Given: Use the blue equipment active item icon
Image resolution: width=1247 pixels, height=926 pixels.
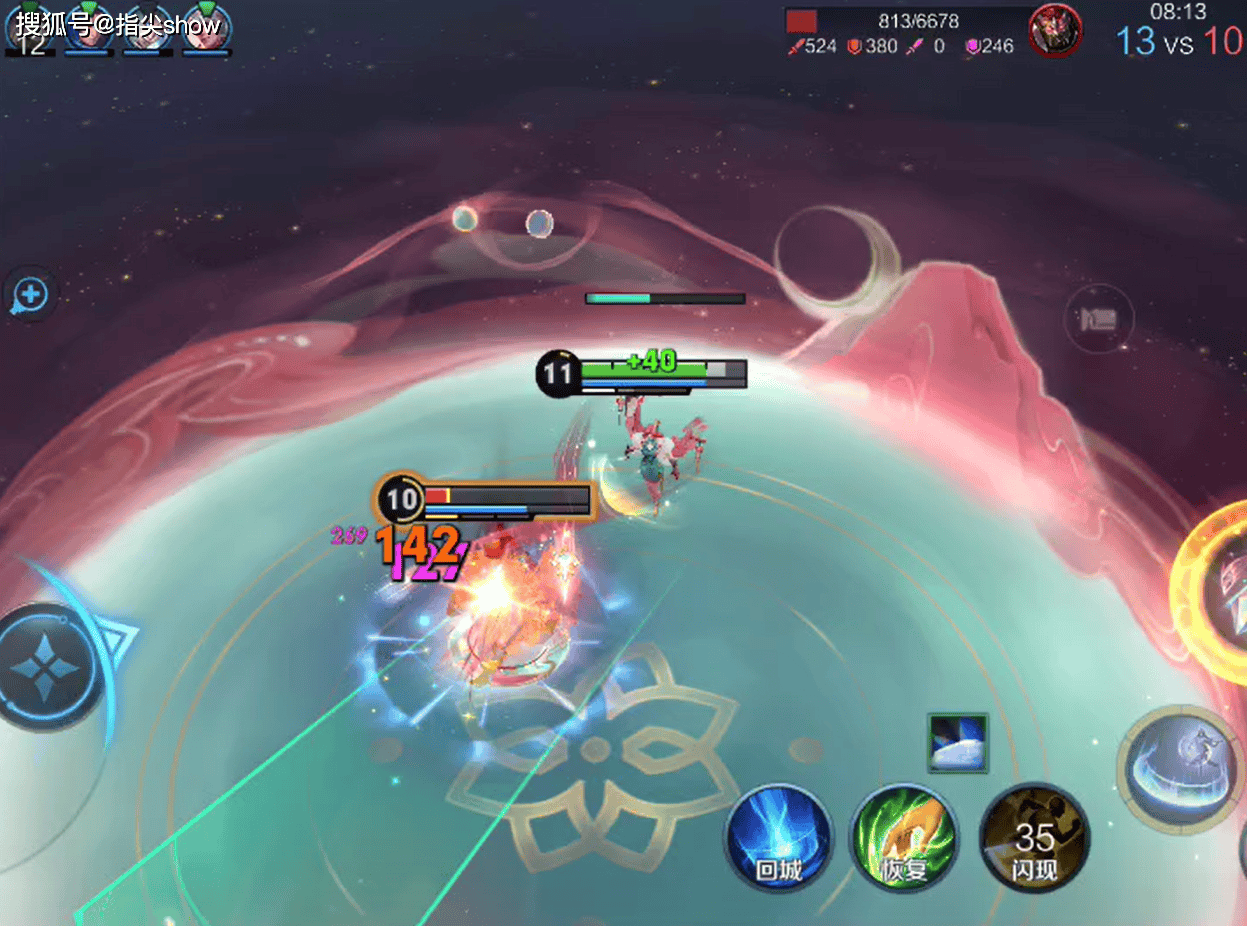Looking at the screenshot, I should [x=957, y=742].
